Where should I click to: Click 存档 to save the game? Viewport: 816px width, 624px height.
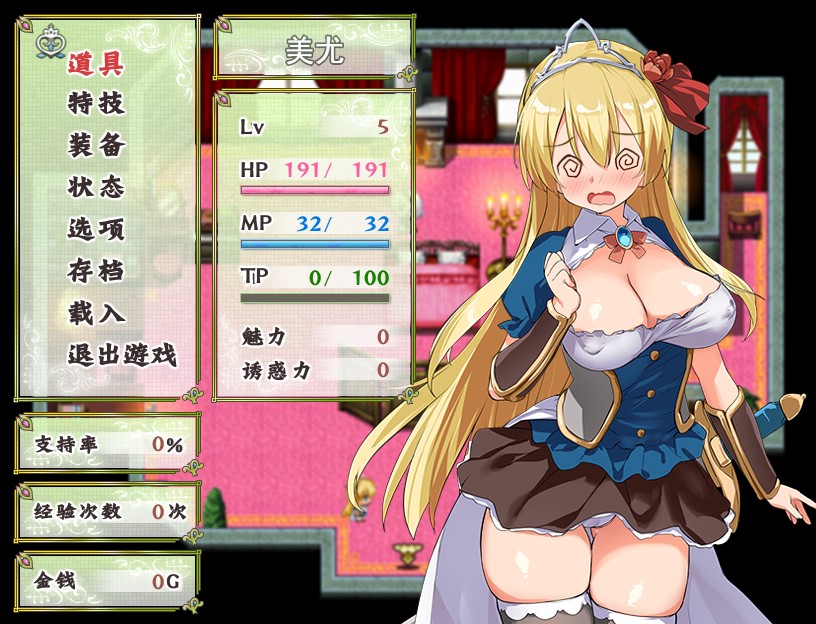[96, 271]
